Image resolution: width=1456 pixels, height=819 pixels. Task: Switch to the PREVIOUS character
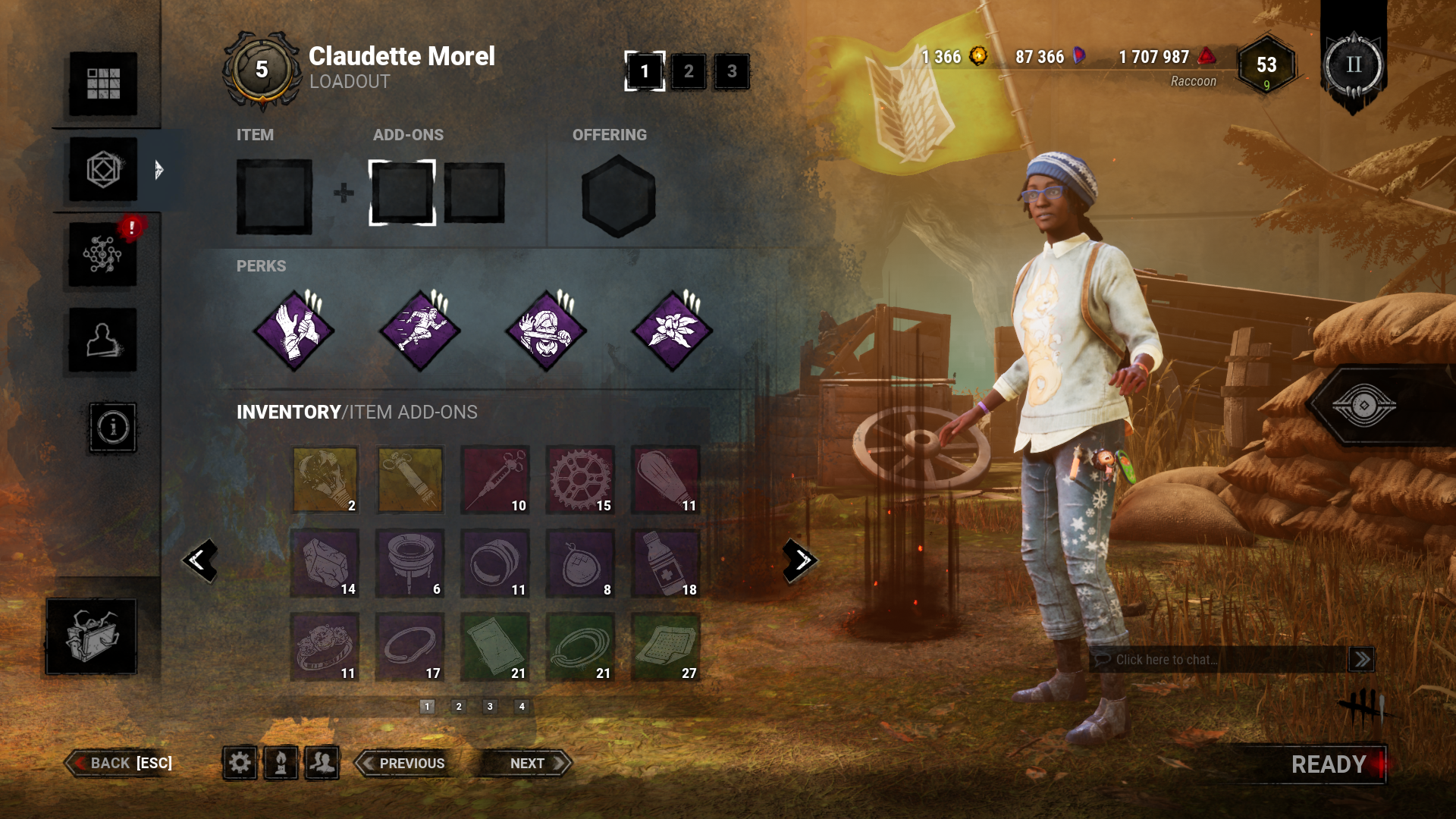tap(406, 763)
